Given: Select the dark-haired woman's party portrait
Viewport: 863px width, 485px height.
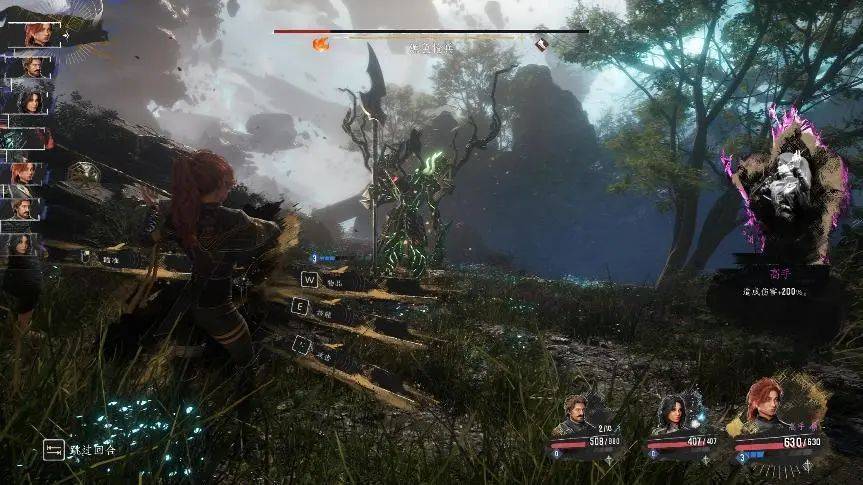Looking at the screenshot, I should click(670, 411).
